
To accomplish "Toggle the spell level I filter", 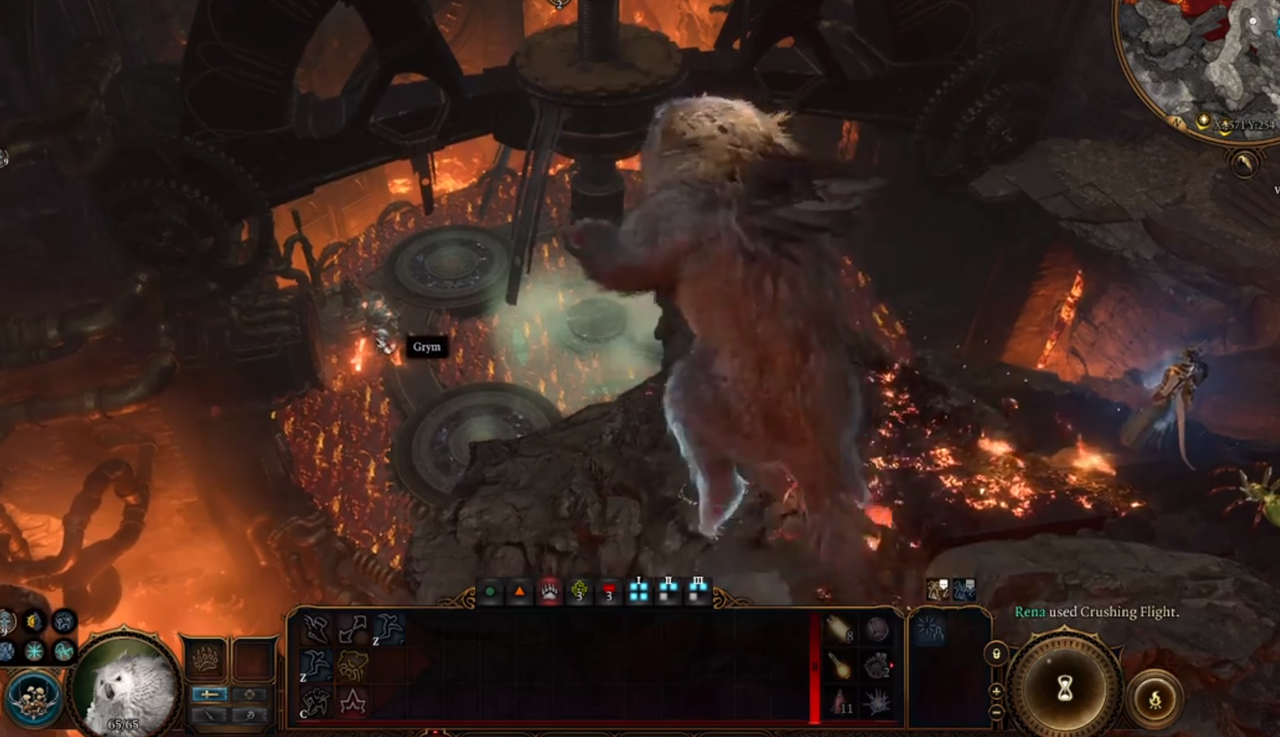I will [x=639, y=588].
